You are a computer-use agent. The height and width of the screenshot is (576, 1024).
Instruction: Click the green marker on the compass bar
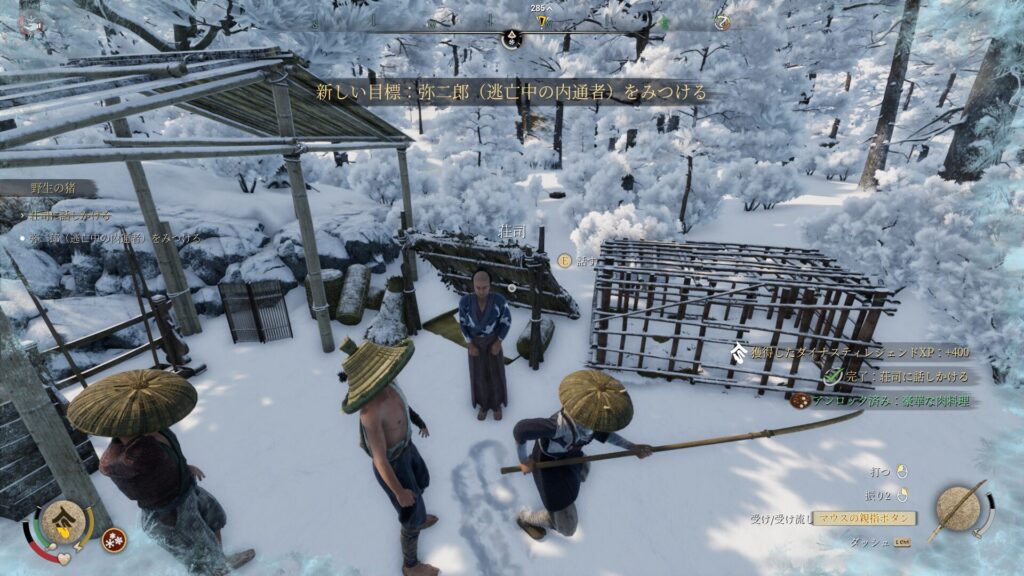point(663,22)
